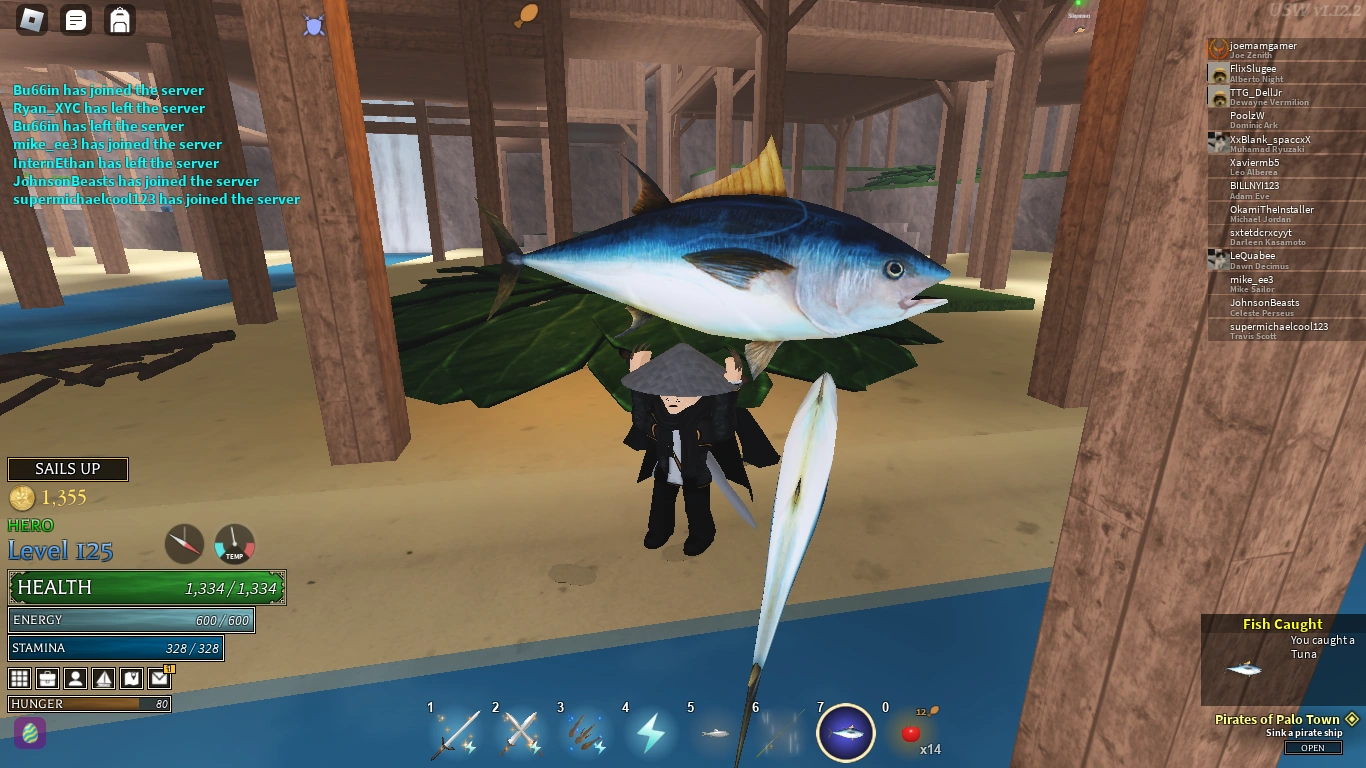Open the map icon in the bottom menu
This screenshot has width=1366, height=768.
[x=131, y=678]
